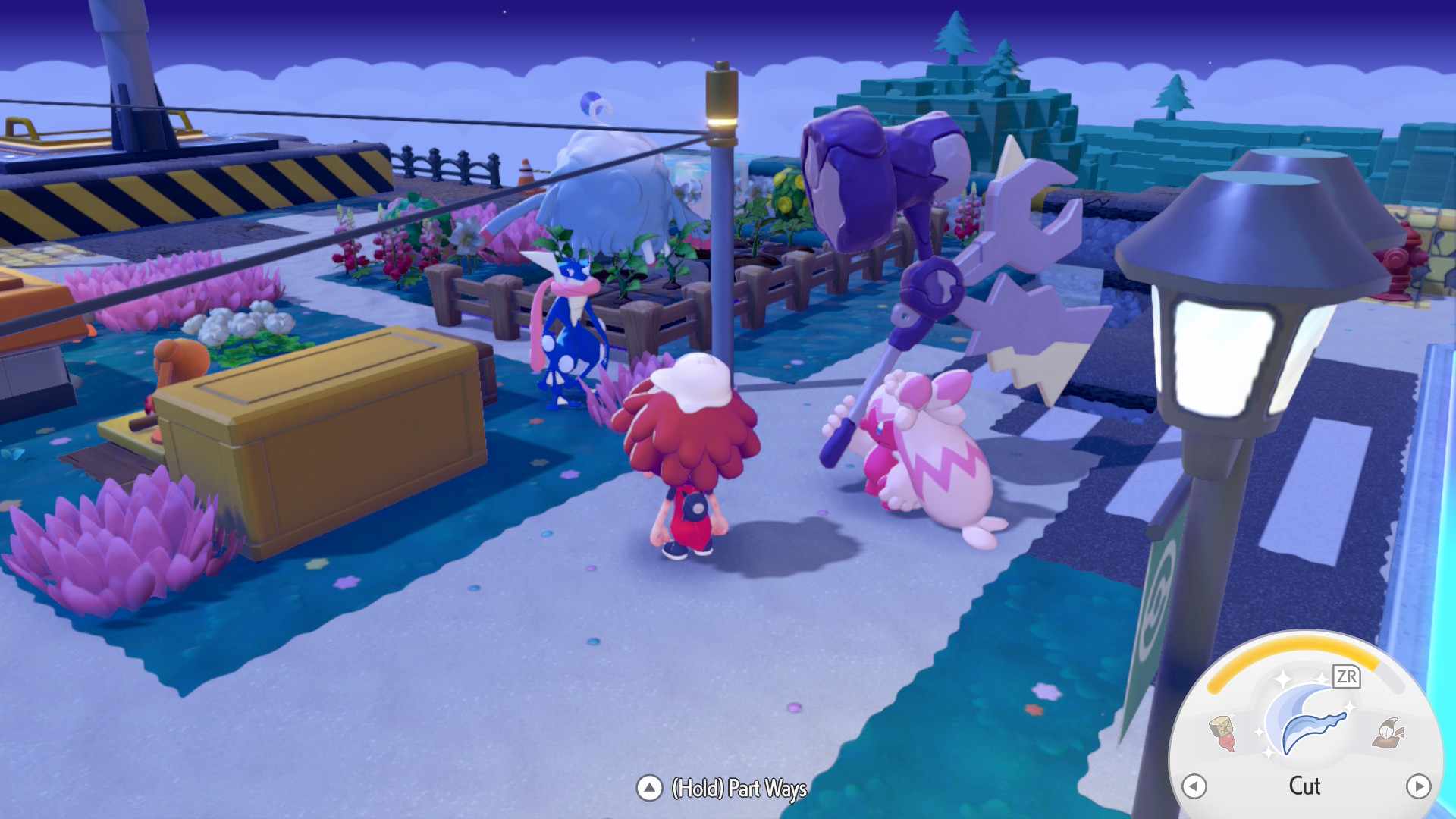1456x819 pixels.
Task: Click the up-arrow icon beside Part Ways
Action: (648, 788)
